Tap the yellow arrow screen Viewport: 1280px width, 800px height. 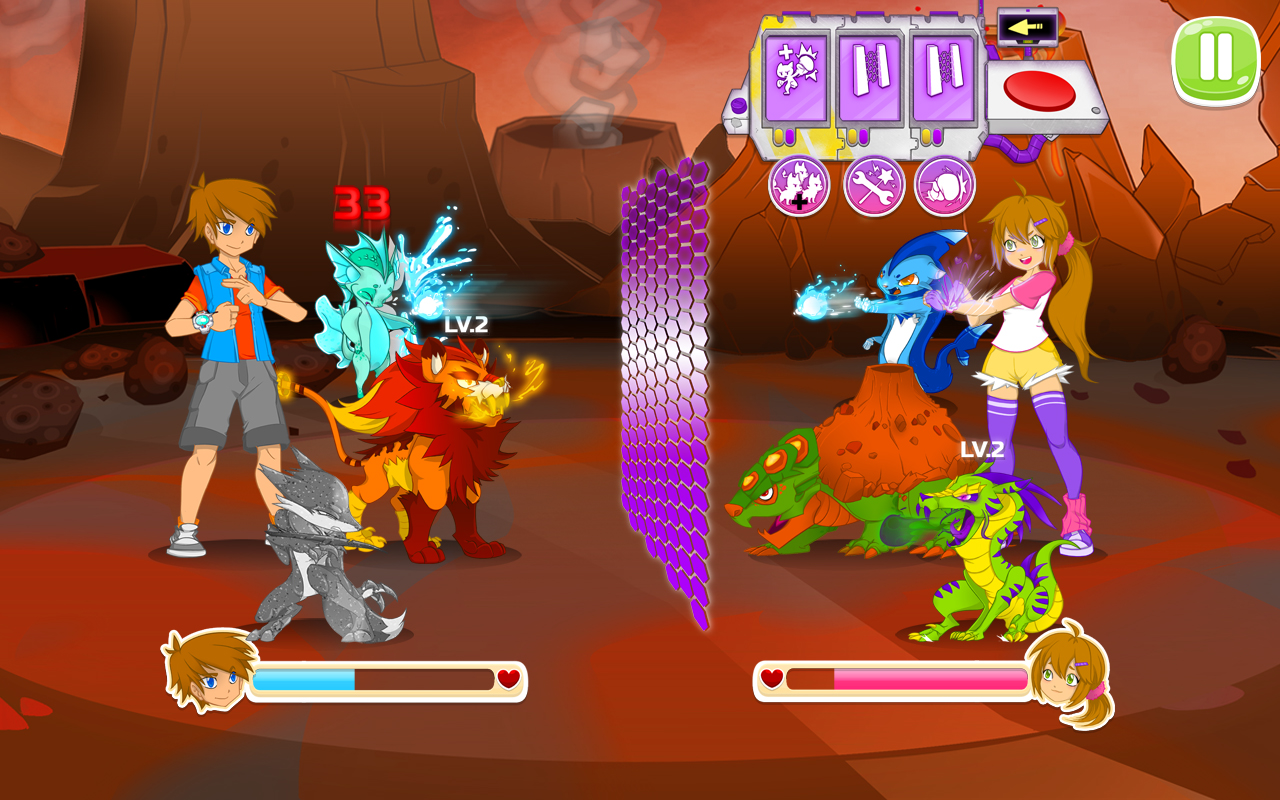click(1027, 28)
